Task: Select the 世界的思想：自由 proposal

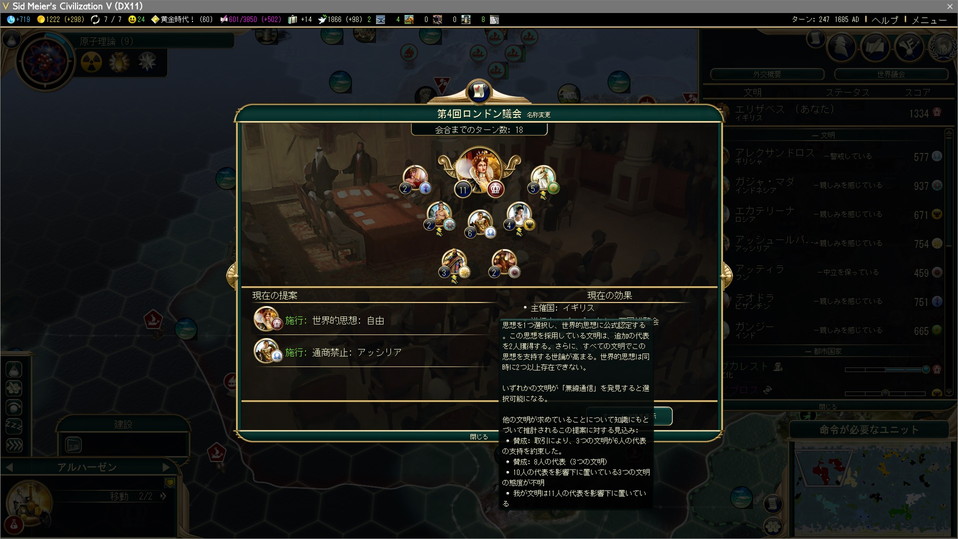Action: pyautogui.click(x=347, y=321)
